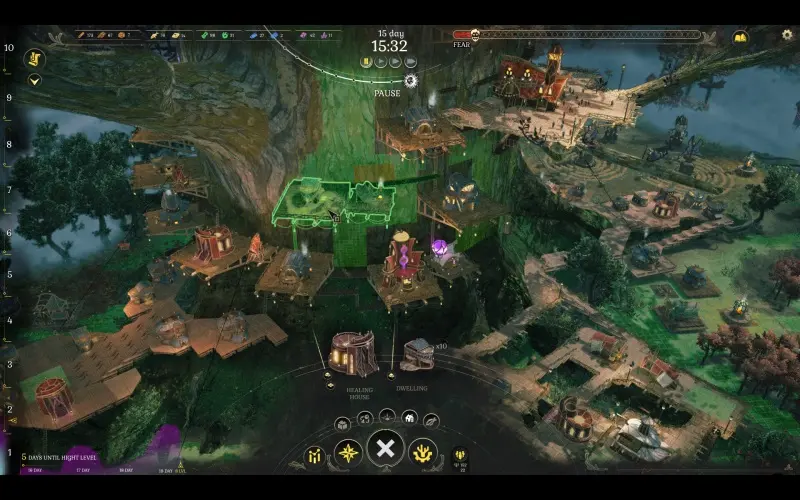Close the build menu with the X button
This screenshot has width=800, height=500.
385,449
